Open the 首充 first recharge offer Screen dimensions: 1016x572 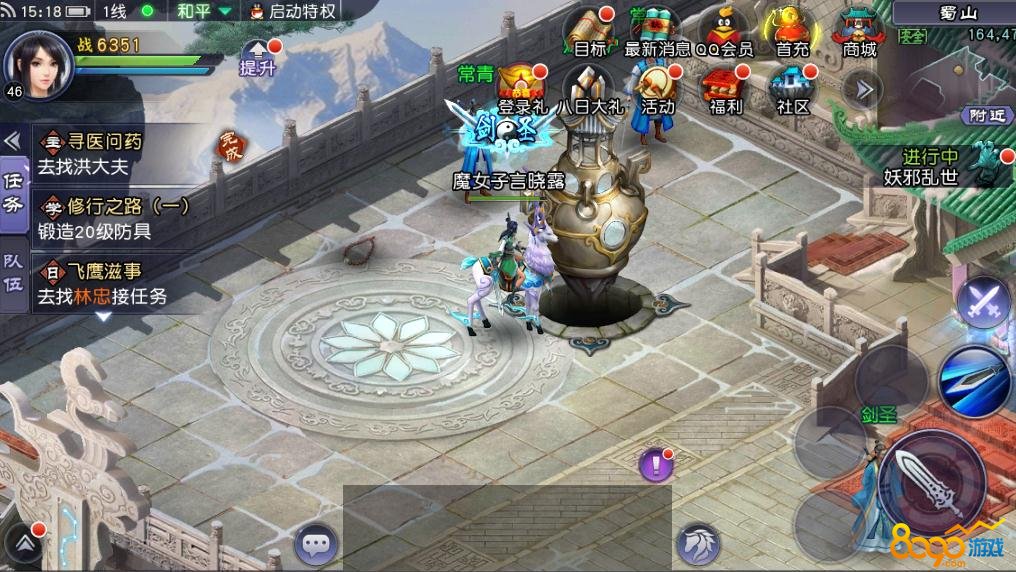(792, 30)
